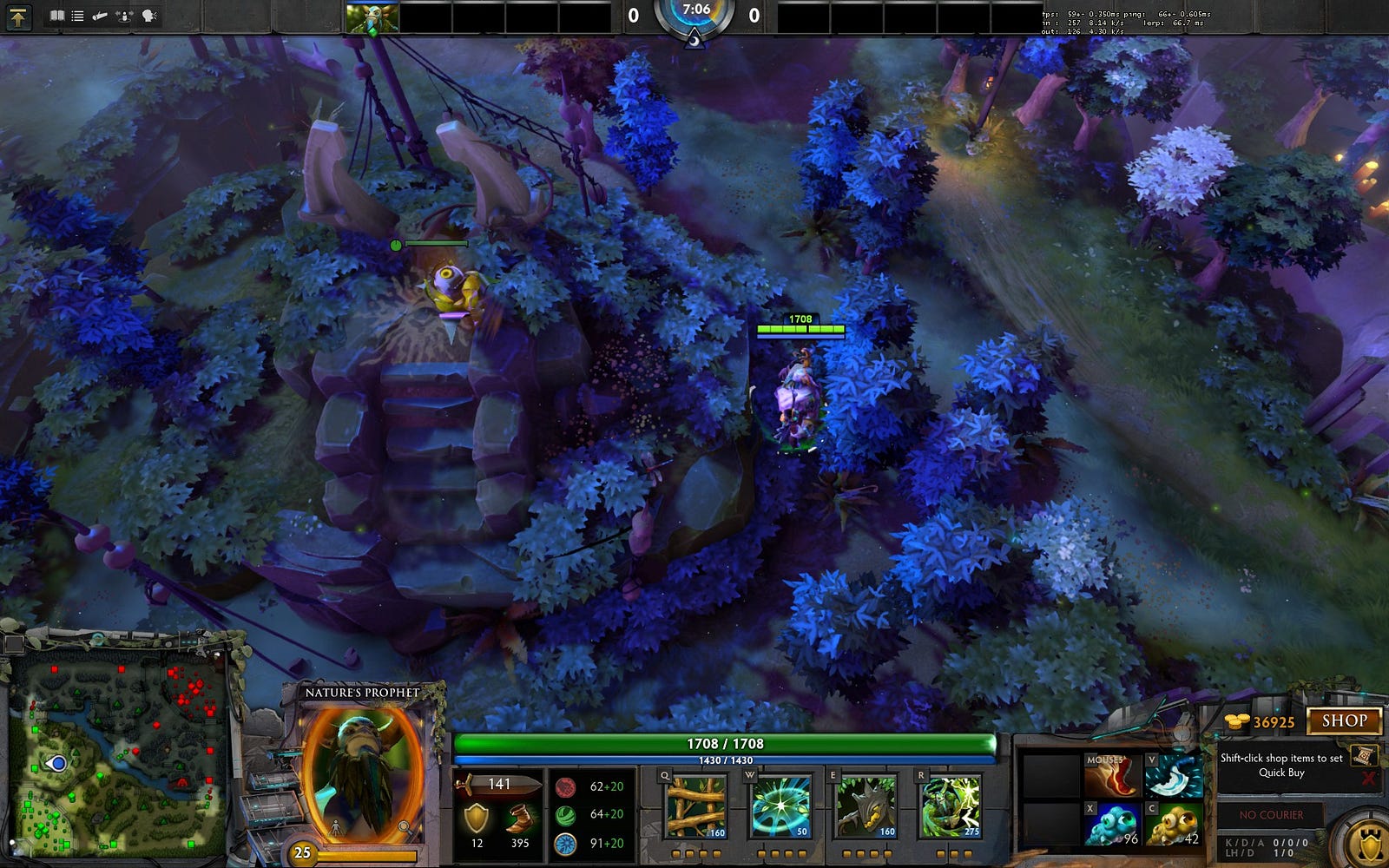Use the red boot inventory item

(1111, 775)
